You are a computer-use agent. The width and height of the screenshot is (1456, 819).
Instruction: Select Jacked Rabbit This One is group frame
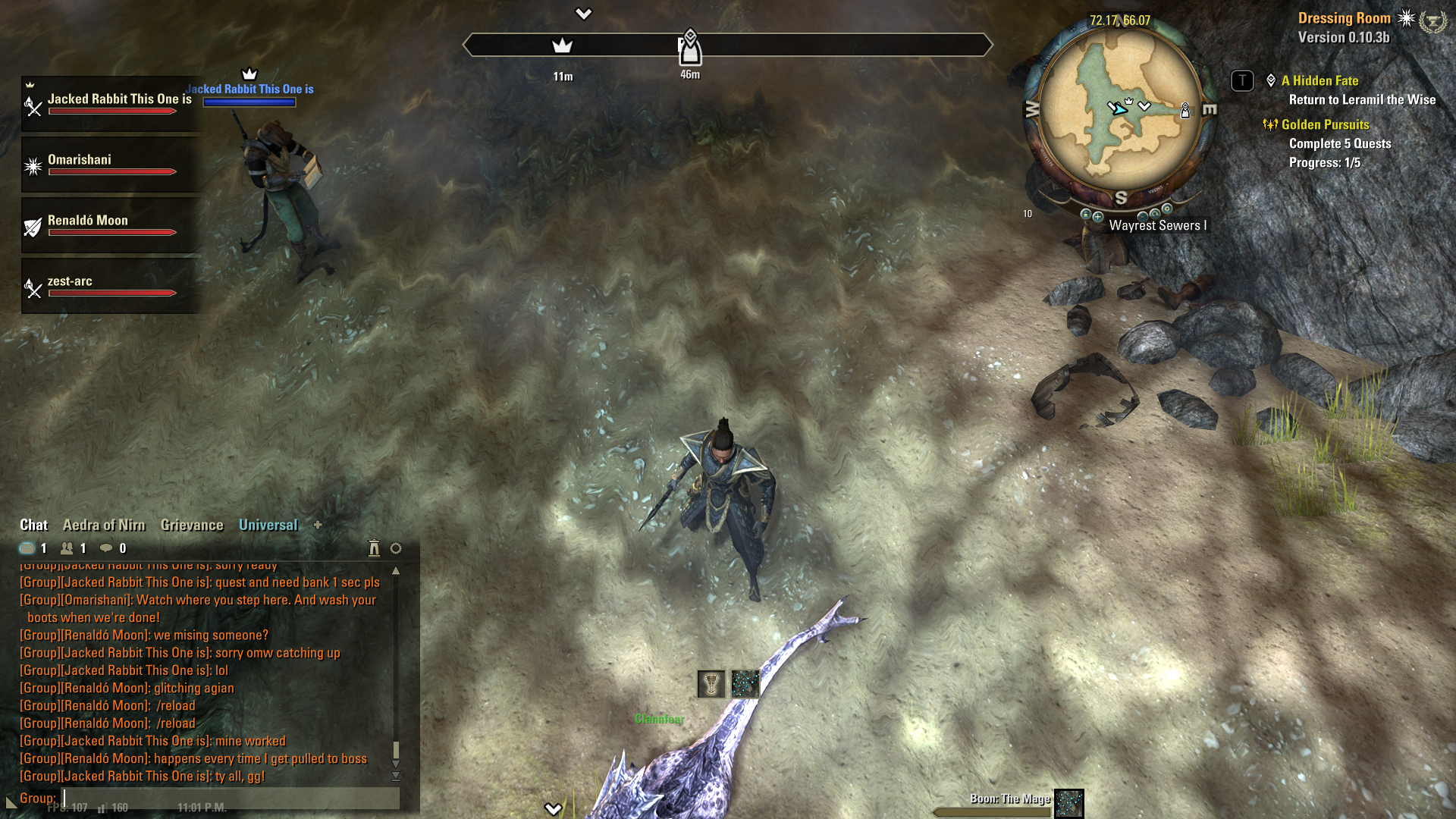[x=111, y=104]
